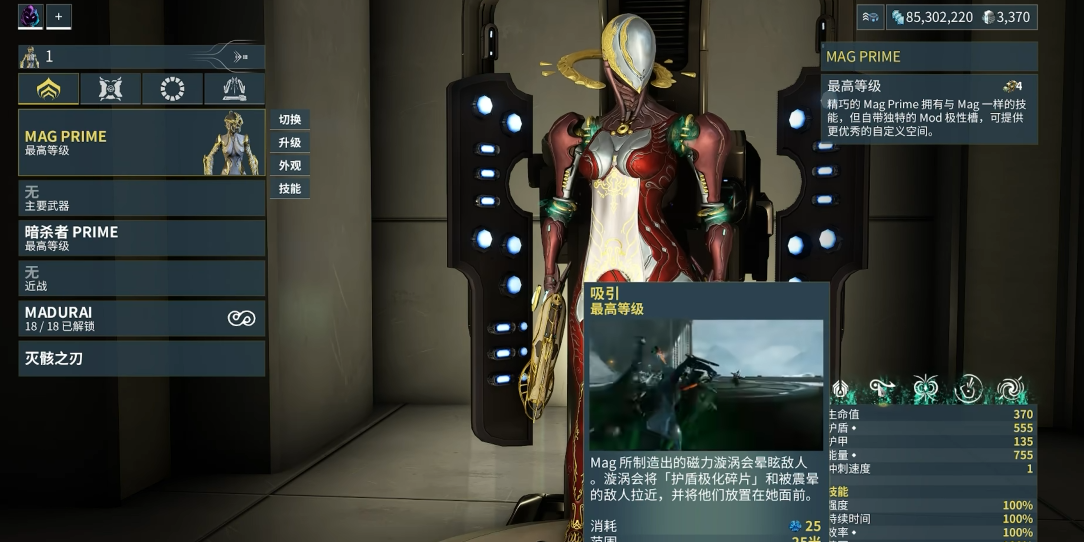Image resolution: width=1084 pixels, height=542 pixels.
Task: Switch to the Warframe lotus emblem tab
Action: pyautogui.click(x=48, y=89)
